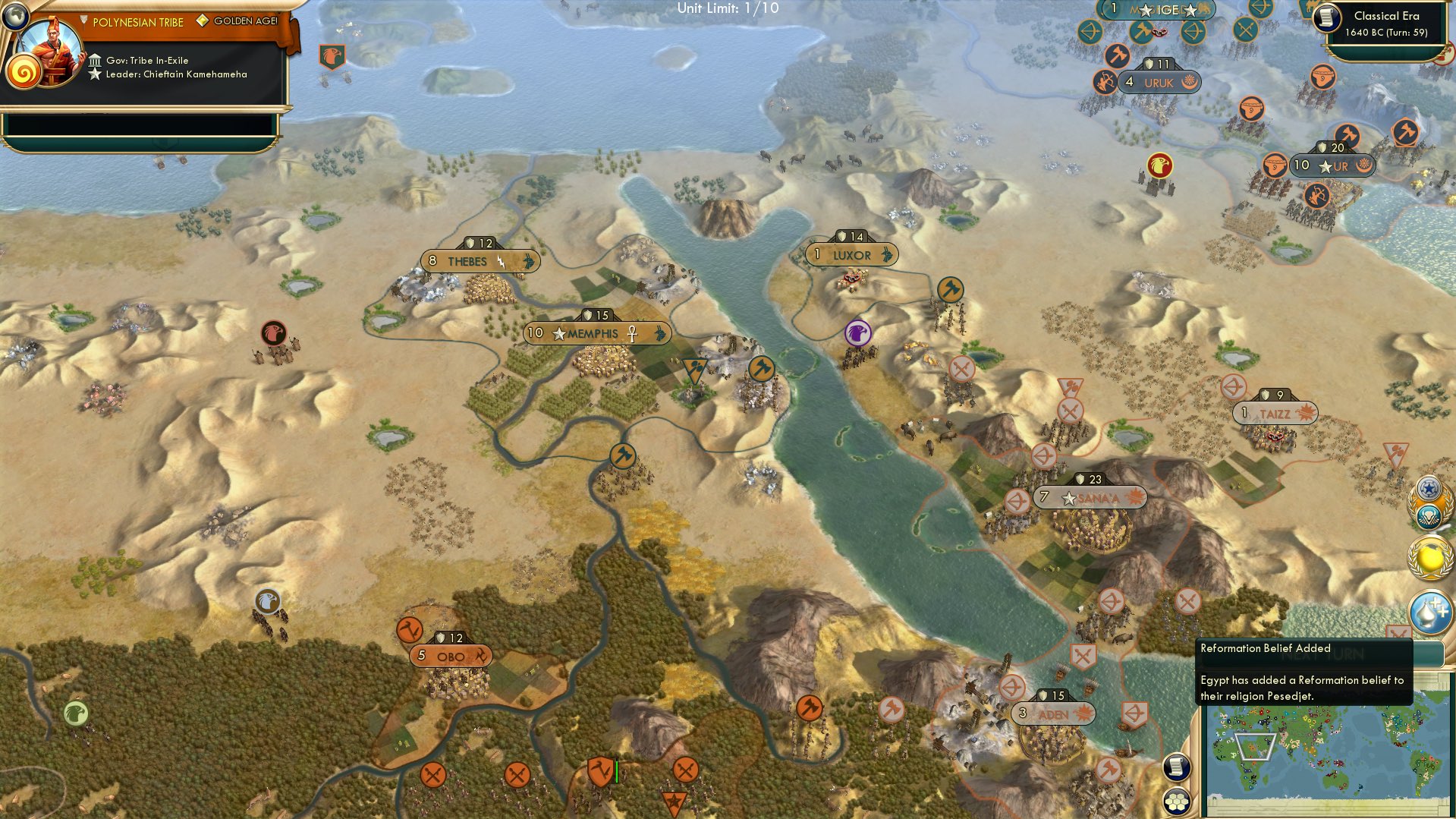The image size is (1456, 819).
Task: Select the Memphis city banner
Action: (x=596, y=332)
